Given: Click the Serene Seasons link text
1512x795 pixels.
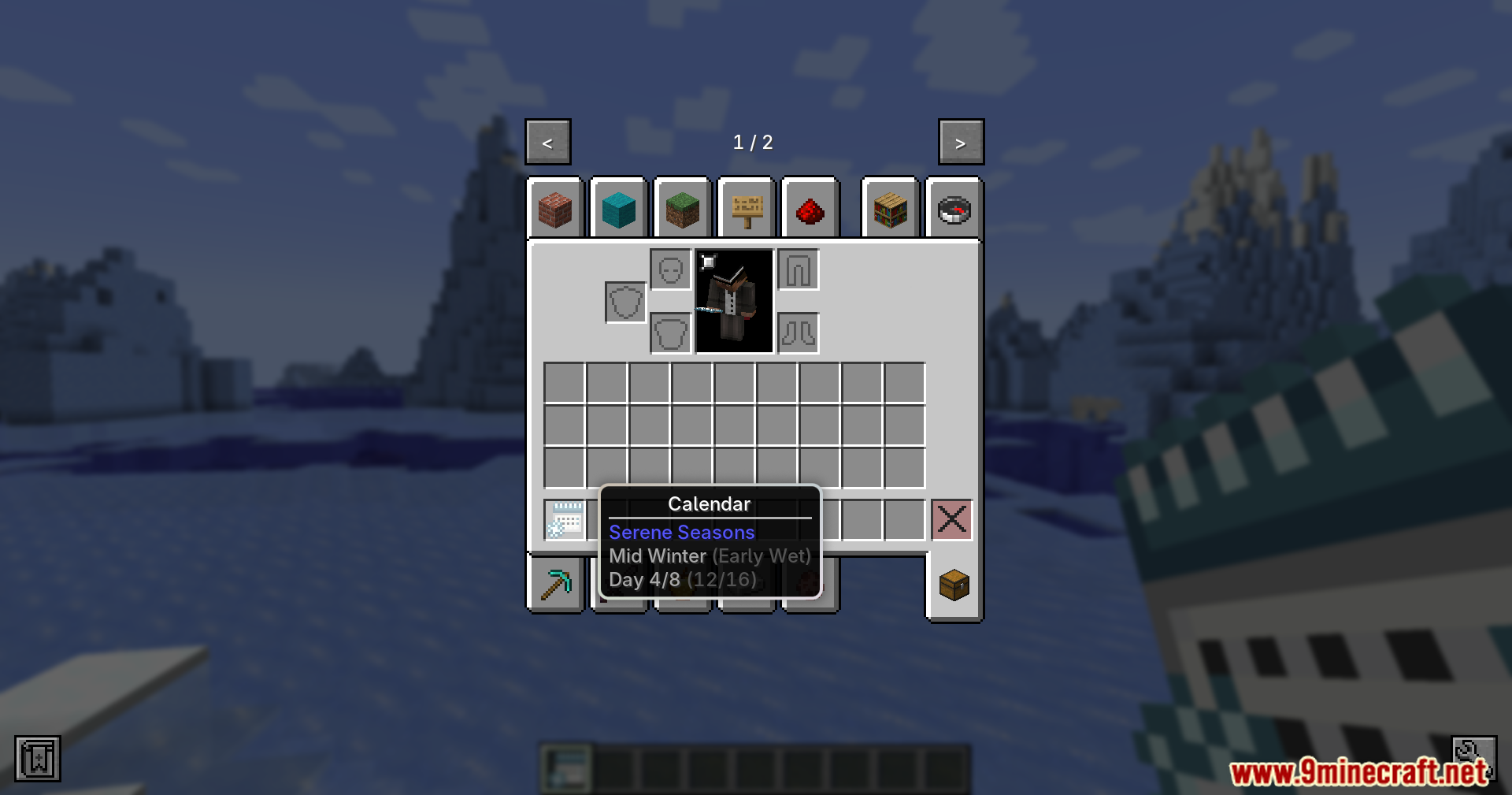Looking at the screenshot, I should coord(681,533).
